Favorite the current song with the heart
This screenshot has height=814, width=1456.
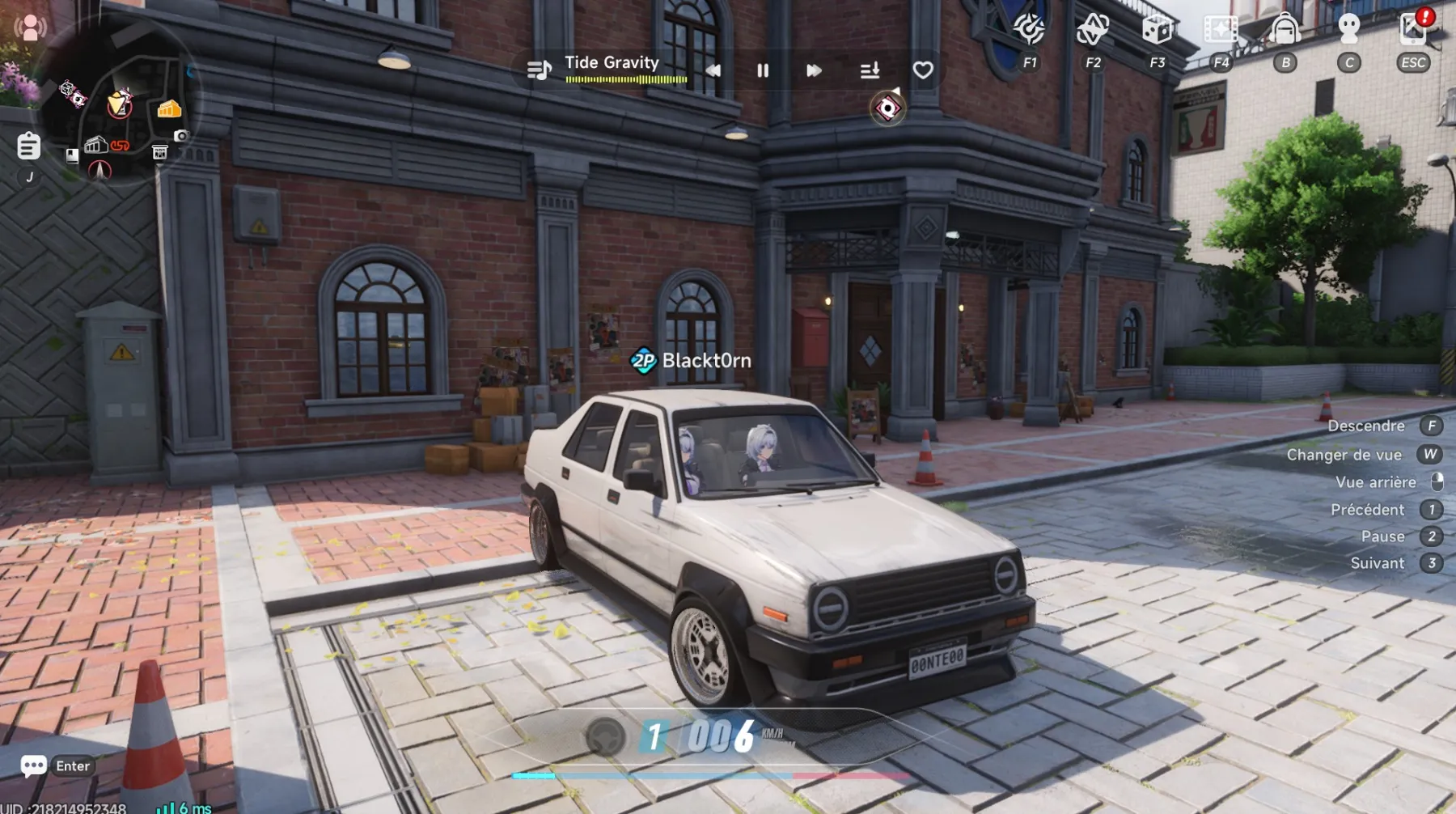pos(923,70)
